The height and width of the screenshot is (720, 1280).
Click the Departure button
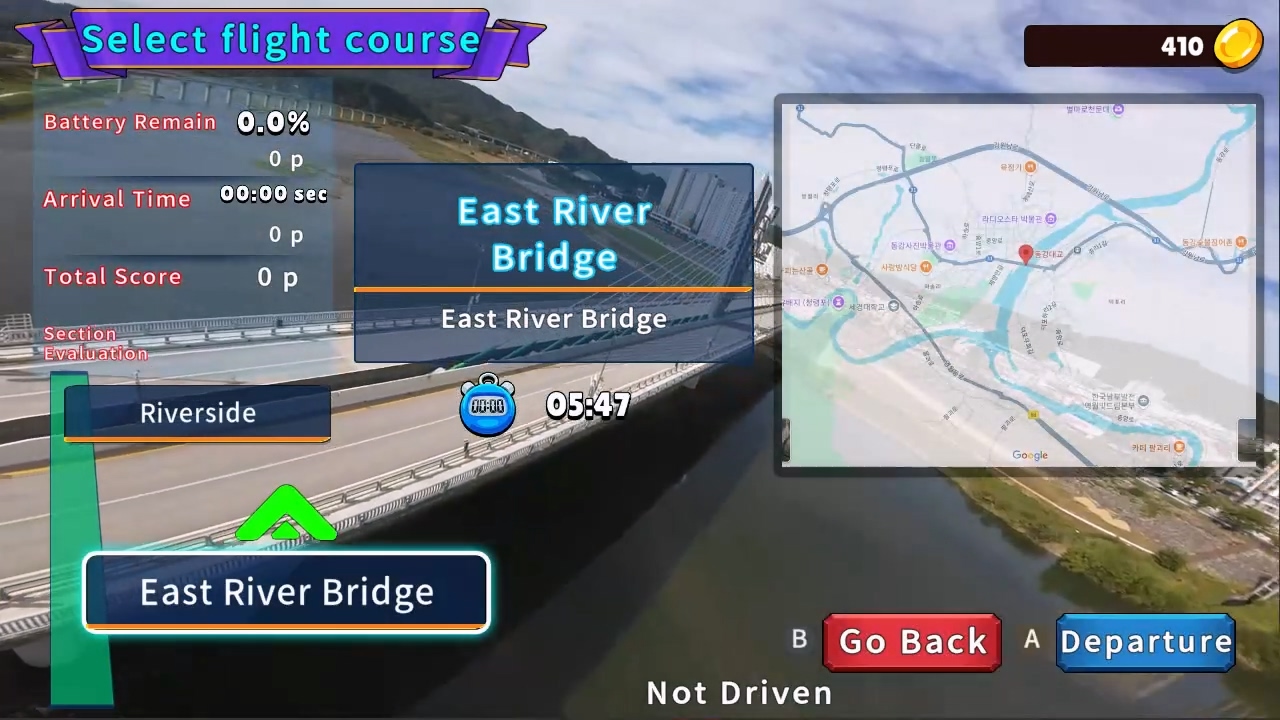(1146, 641)
